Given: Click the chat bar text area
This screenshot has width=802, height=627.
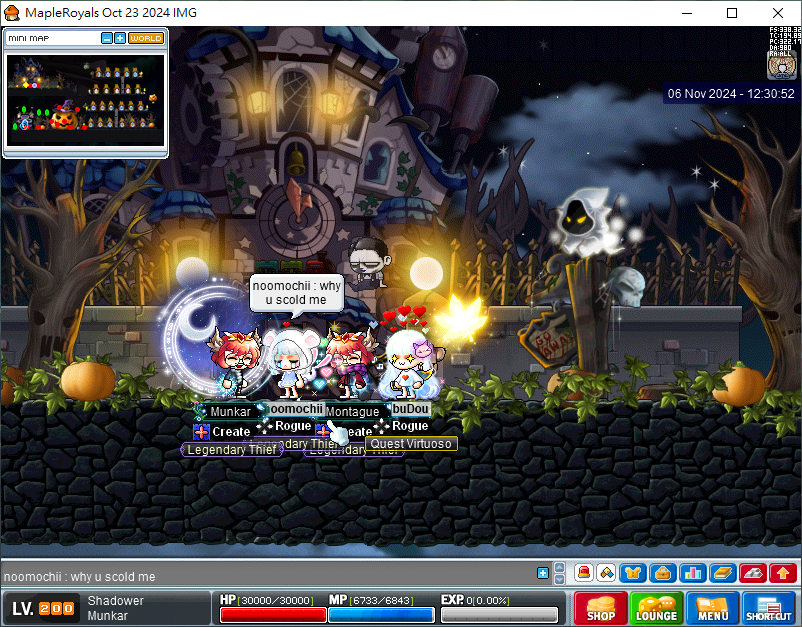Looking at the screenshot, I should click(260, 576).
